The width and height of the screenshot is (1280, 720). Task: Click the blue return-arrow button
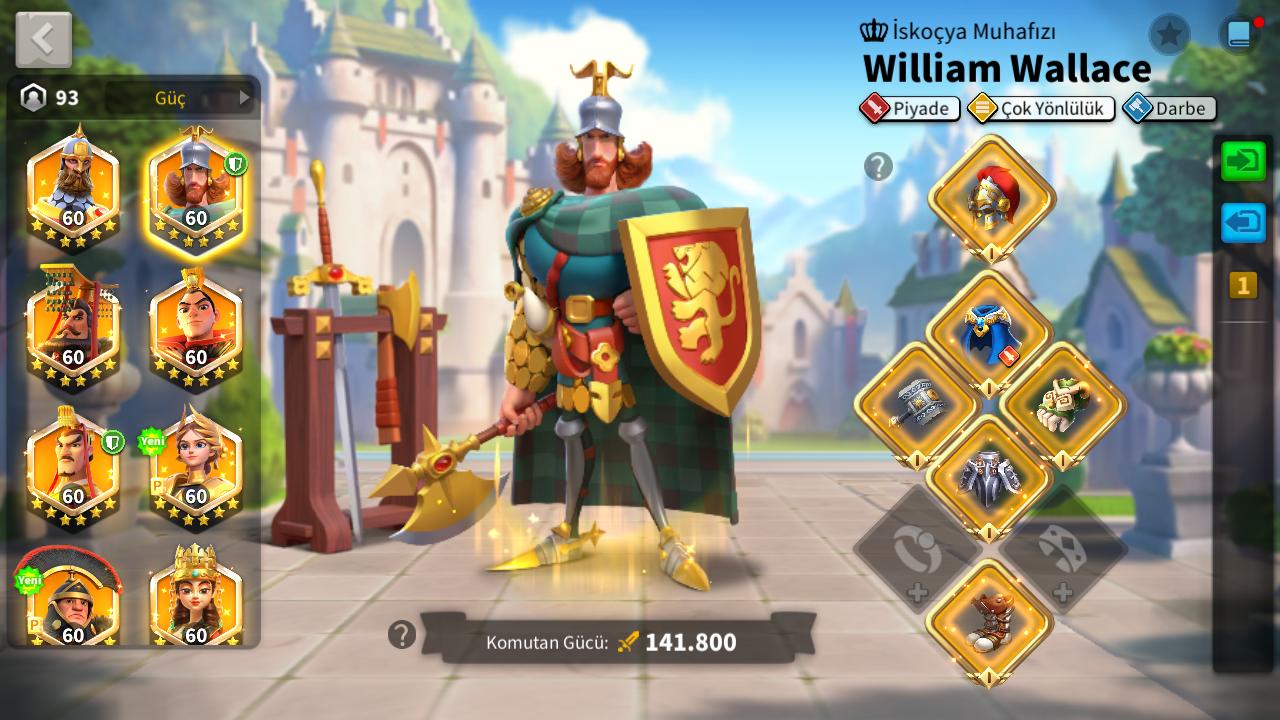coord(1243,223)
